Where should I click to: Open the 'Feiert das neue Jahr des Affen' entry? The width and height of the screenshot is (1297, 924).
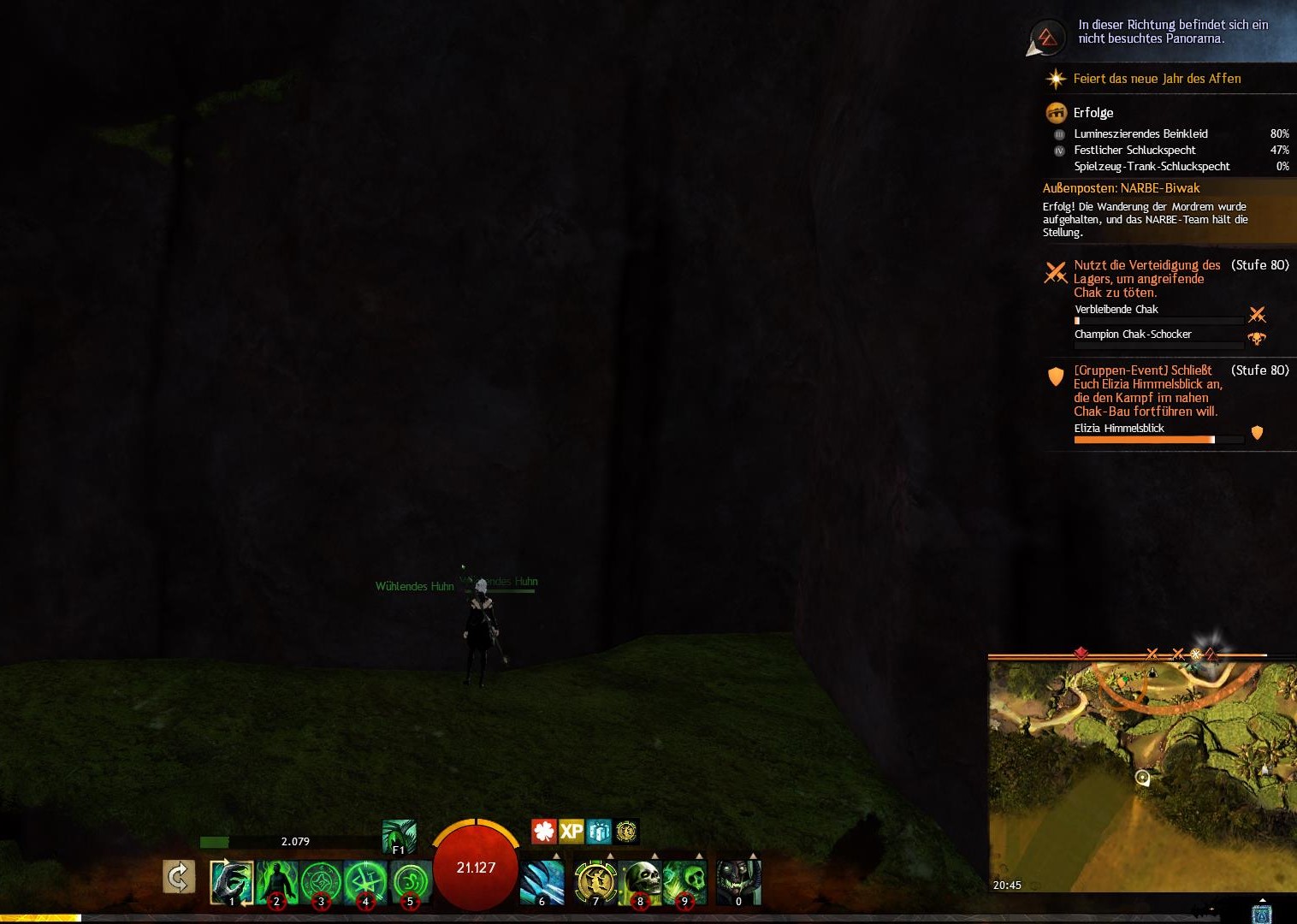(x=1157, y=79)
